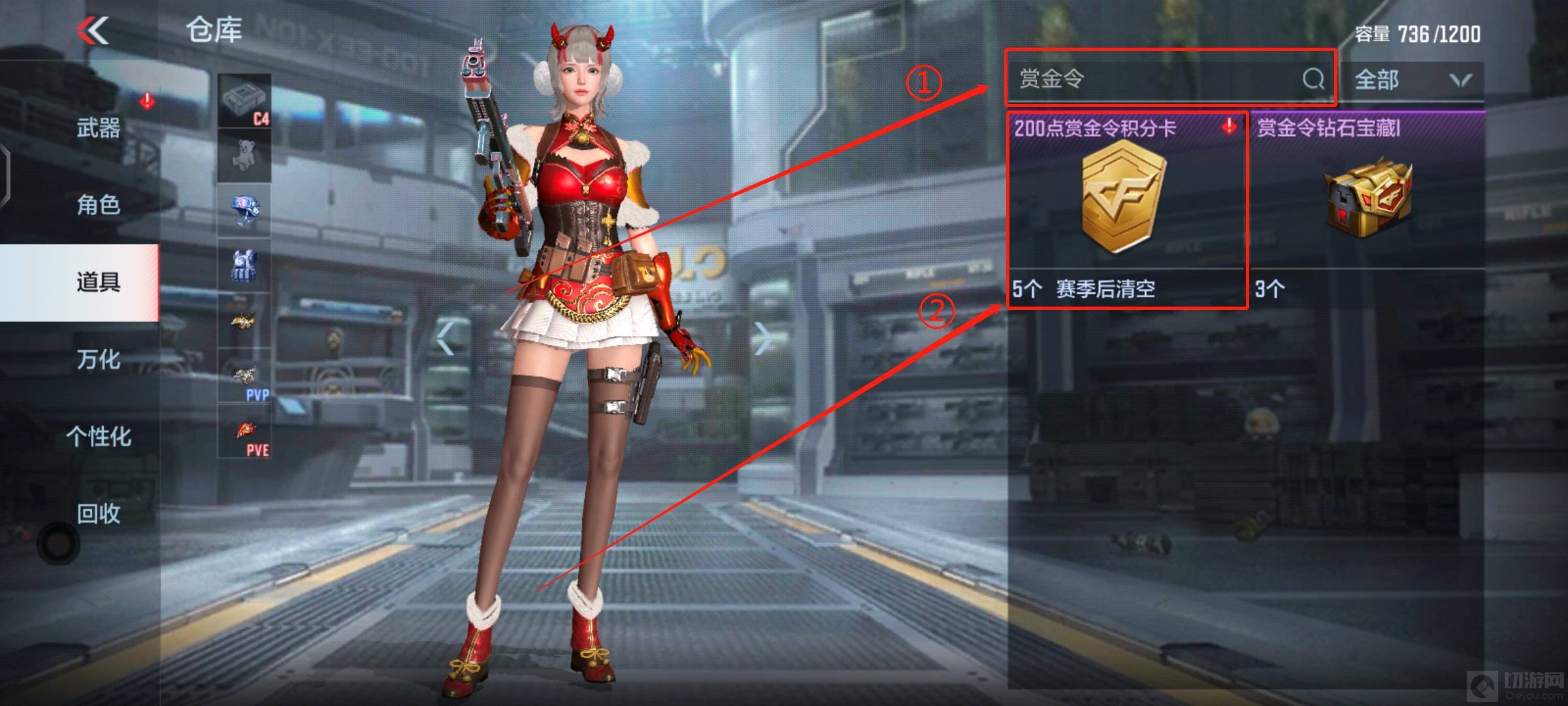Click the 赏金令 search box

tap(1150, 79)
